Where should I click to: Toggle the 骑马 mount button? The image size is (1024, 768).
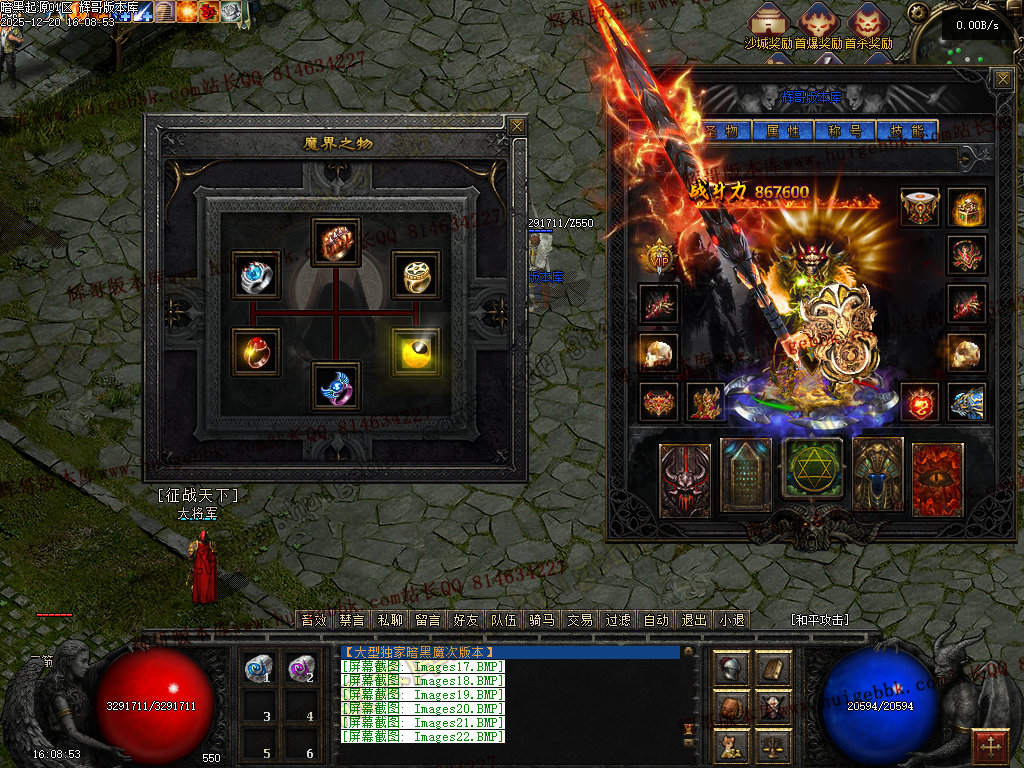coord(541,620)
